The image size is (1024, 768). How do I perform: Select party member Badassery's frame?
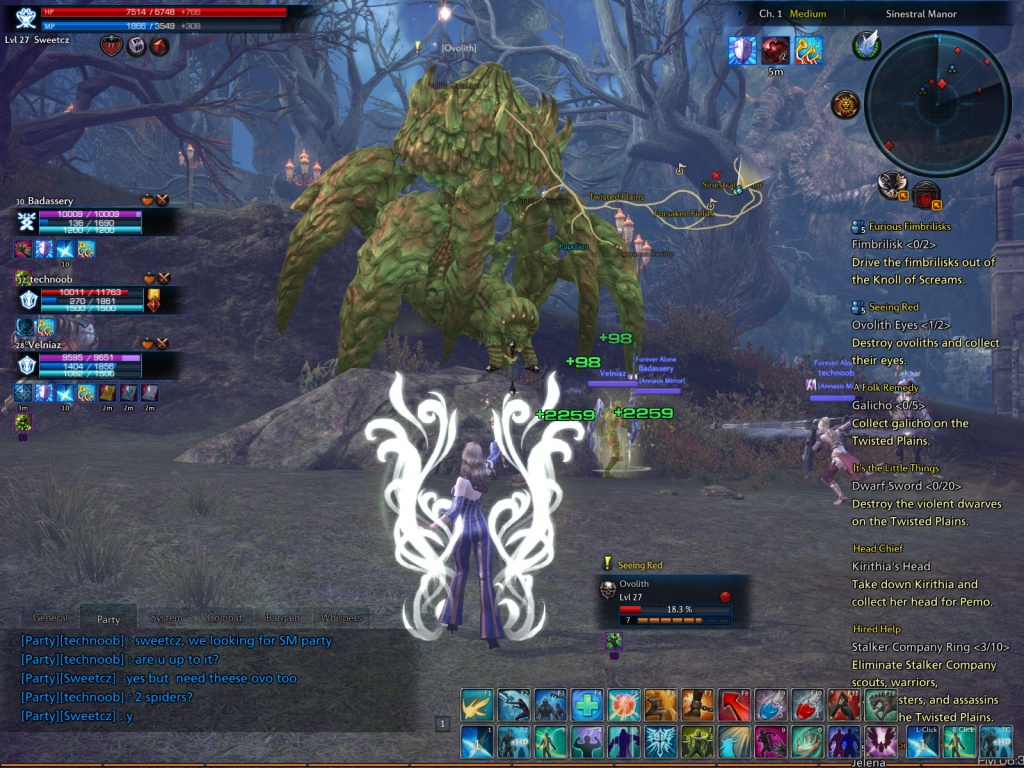pos(80,221)
